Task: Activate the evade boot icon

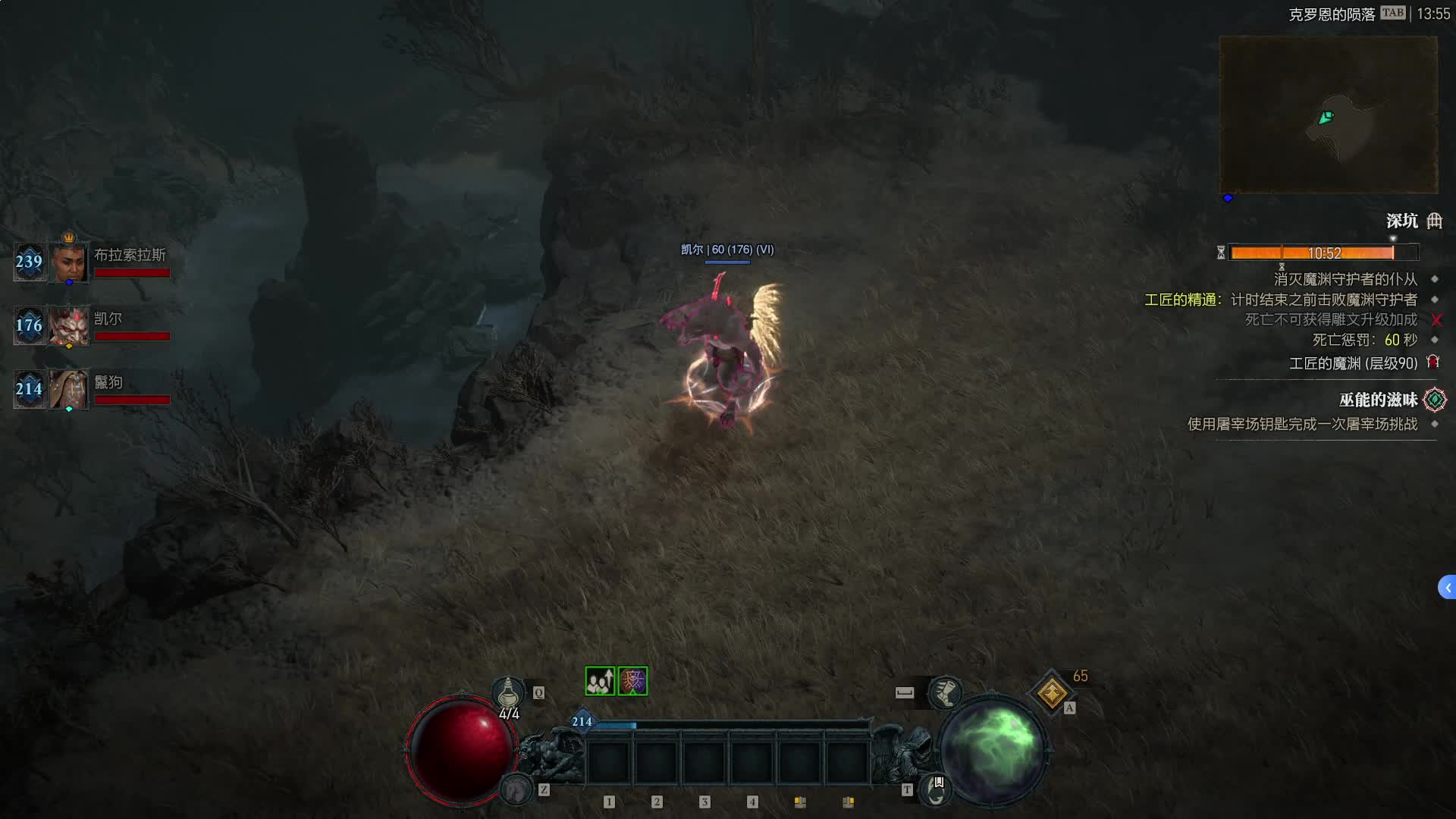Action: coord(945,692)
